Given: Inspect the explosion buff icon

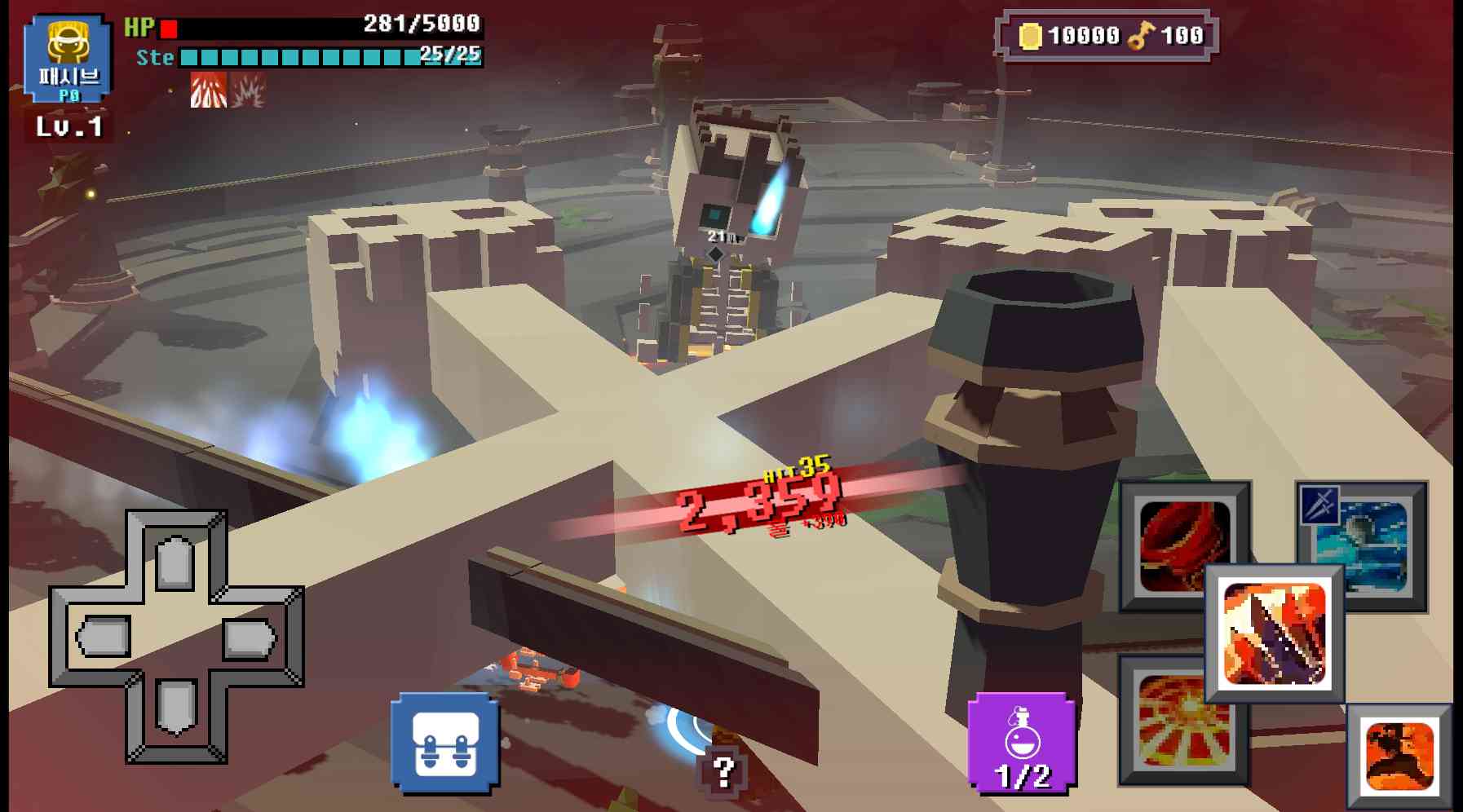Looking at the screenshot, I should coord(247,92).
